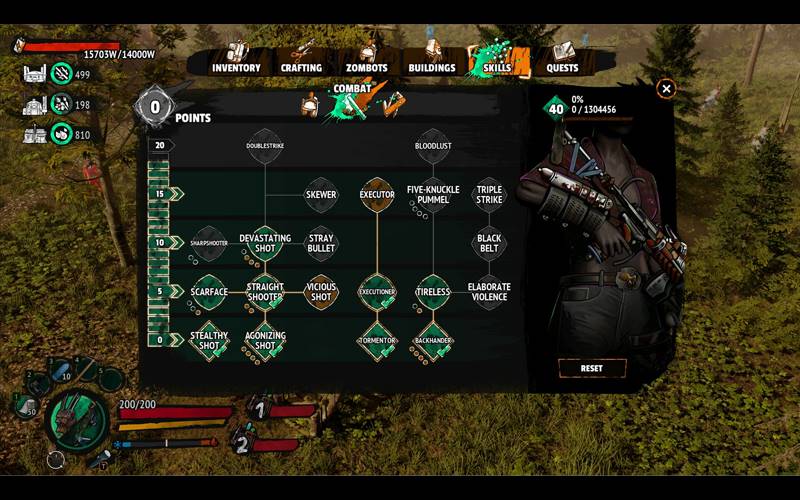Click the Tormentor skill node
Screen dimensions: 800x500
point(377,340)
